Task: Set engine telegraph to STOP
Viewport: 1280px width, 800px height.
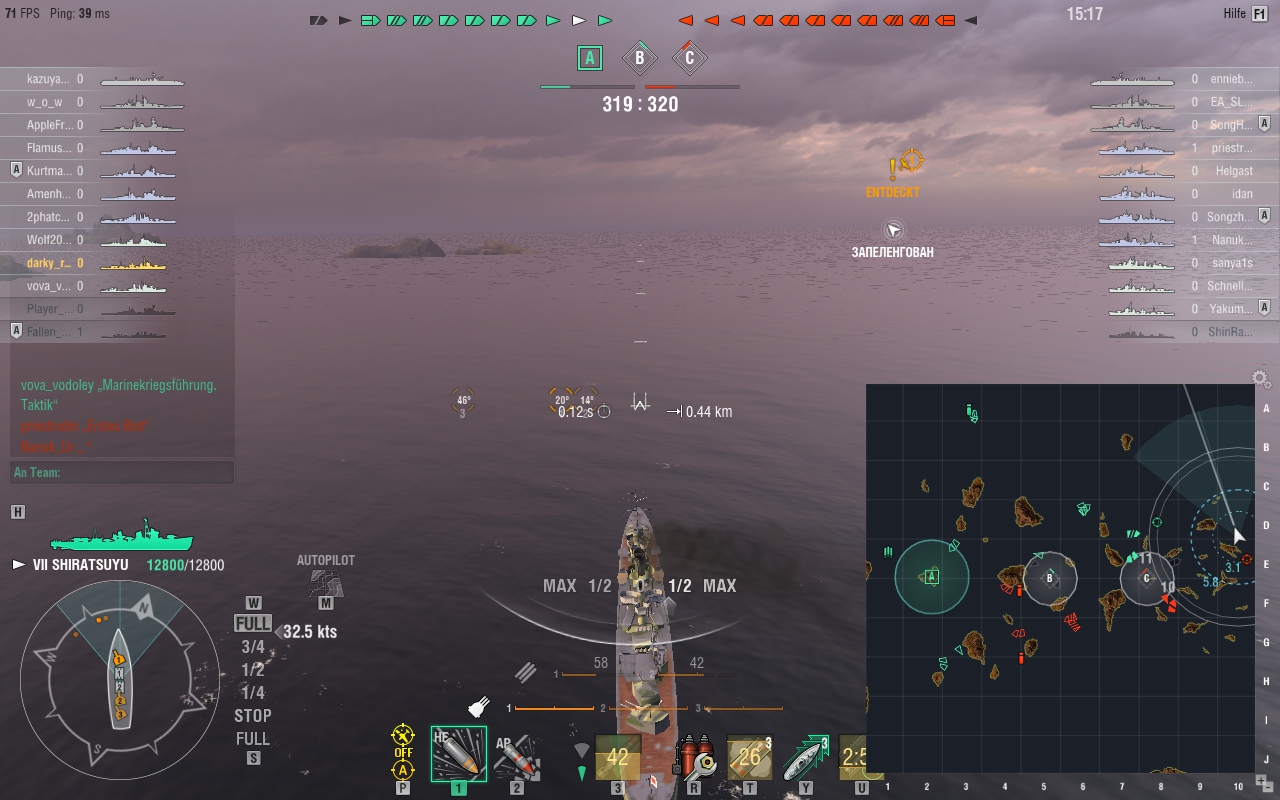Action: tap(253, 716)
